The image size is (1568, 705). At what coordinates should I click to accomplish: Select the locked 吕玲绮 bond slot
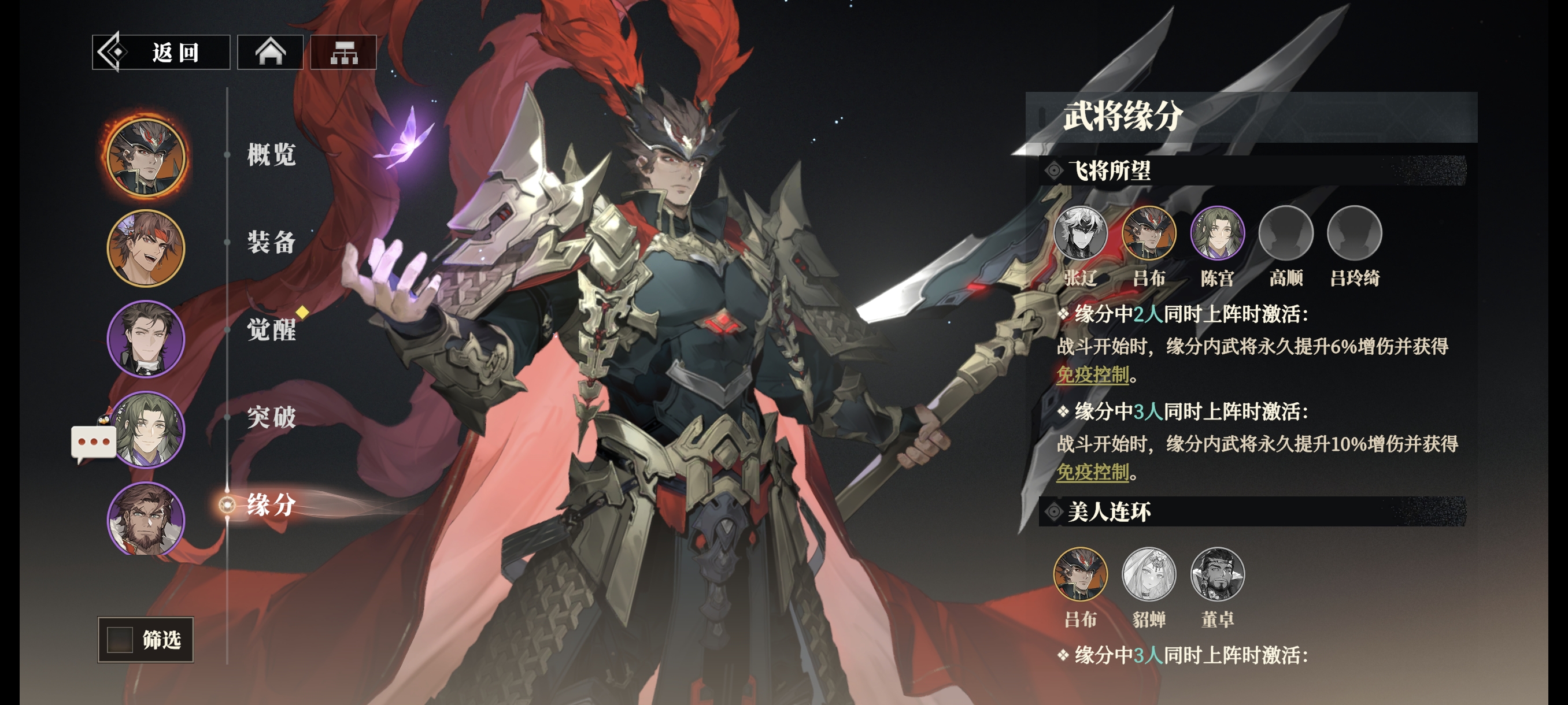(1354, 233)
